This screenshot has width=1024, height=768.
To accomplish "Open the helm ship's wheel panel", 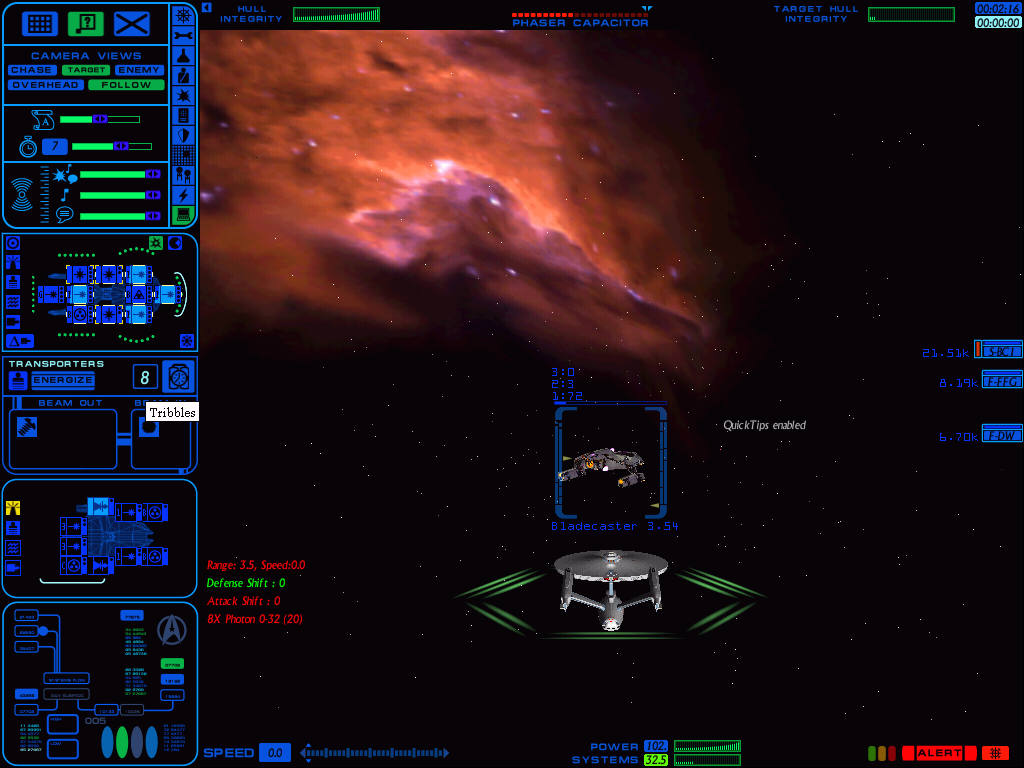I will pyautogui.click(x=183, y=15).
